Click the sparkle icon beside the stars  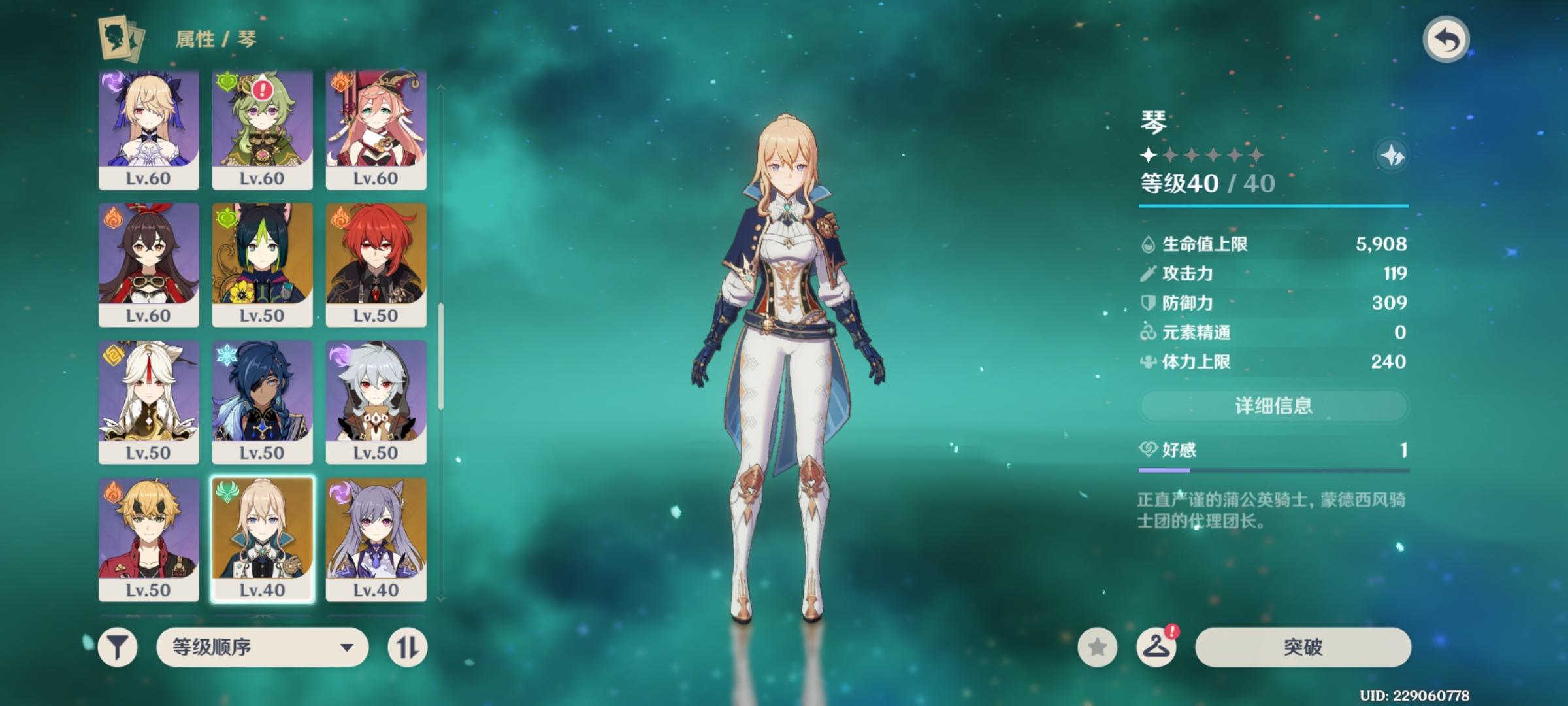tap(1392, 156)
